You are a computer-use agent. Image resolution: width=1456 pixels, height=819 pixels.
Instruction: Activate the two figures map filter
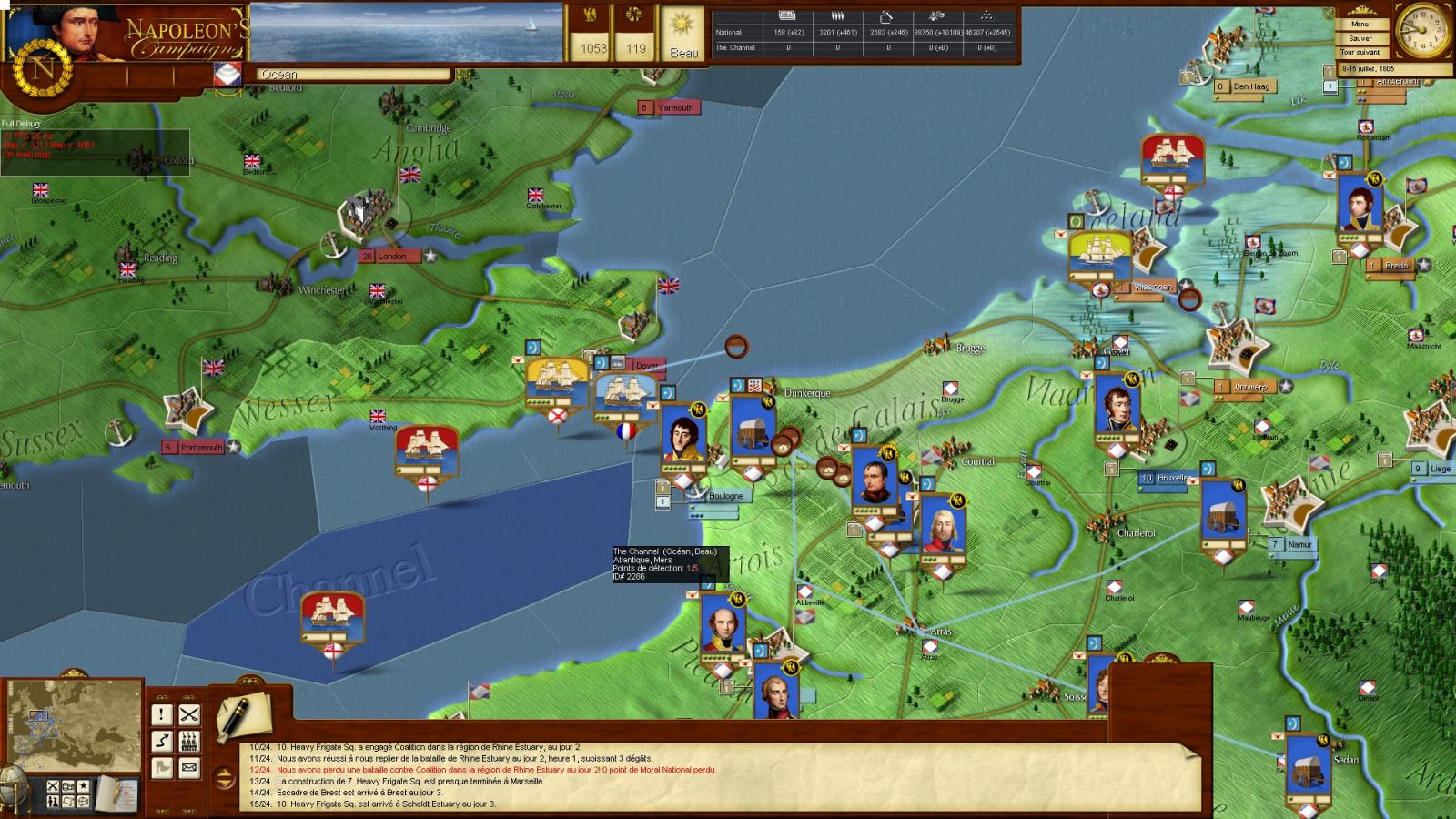53,802
